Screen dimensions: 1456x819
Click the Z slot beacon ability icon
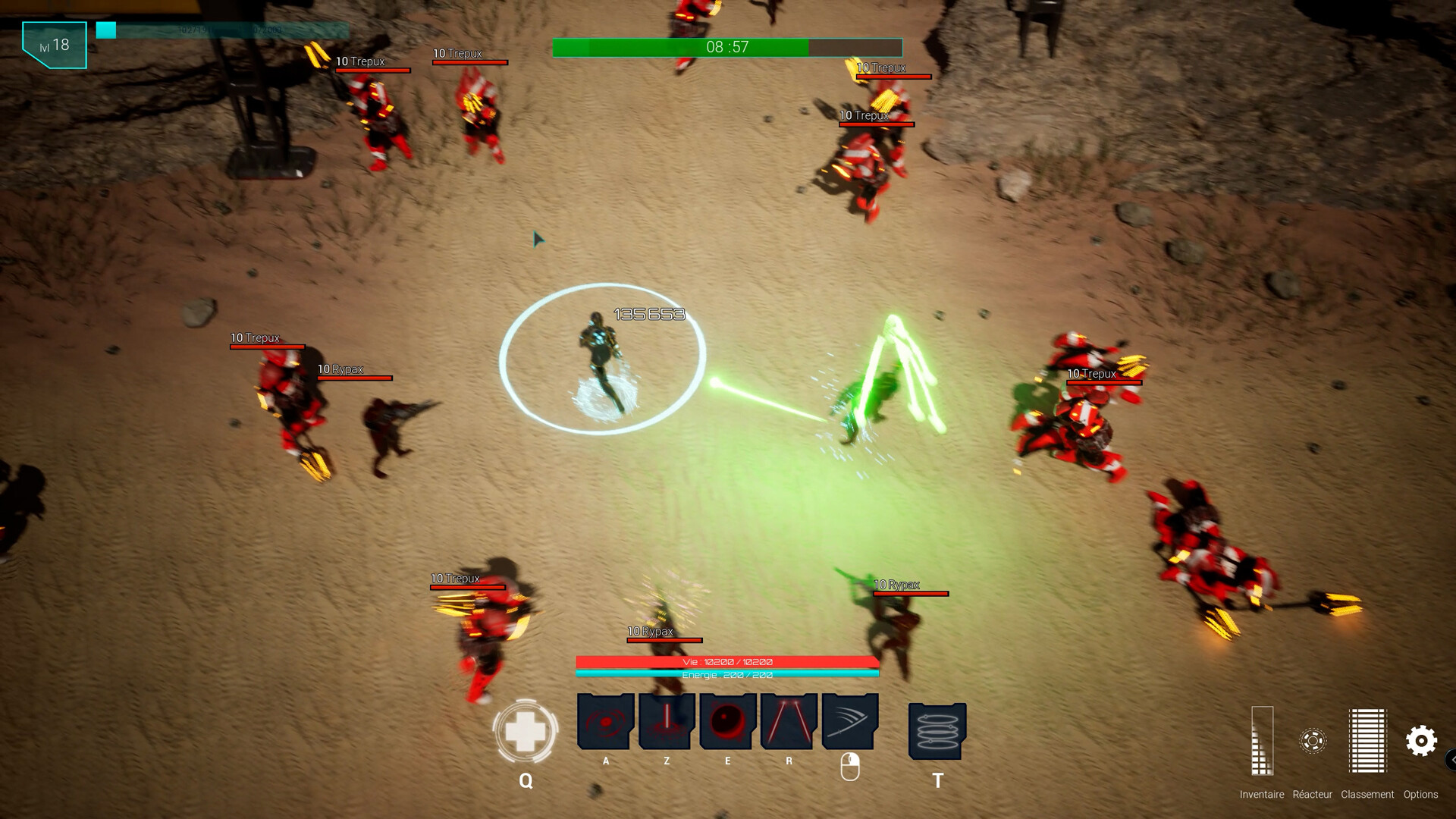[666, 722]
